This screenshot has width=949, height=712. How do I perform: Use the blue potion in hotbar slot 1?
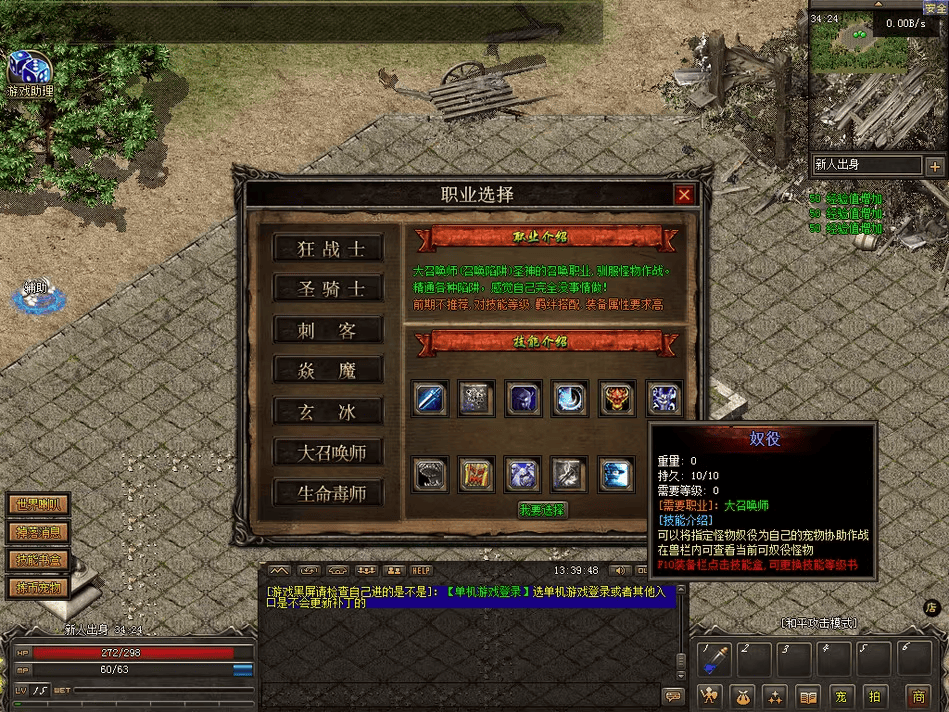(715, 660)
